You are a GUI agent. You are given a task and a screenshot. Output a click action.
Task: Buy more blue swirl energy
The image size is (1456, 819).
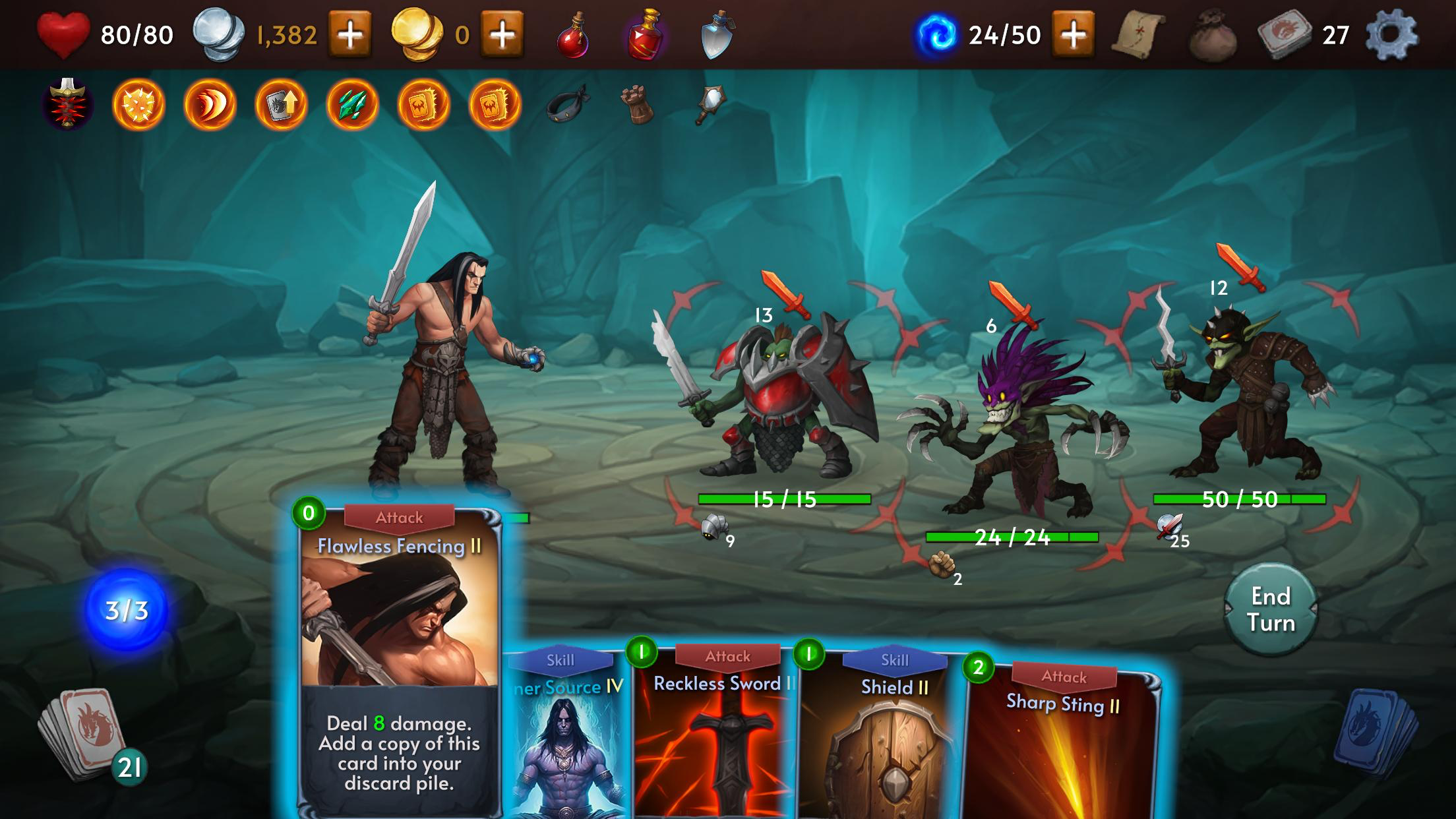click(x=1074, y=34)
